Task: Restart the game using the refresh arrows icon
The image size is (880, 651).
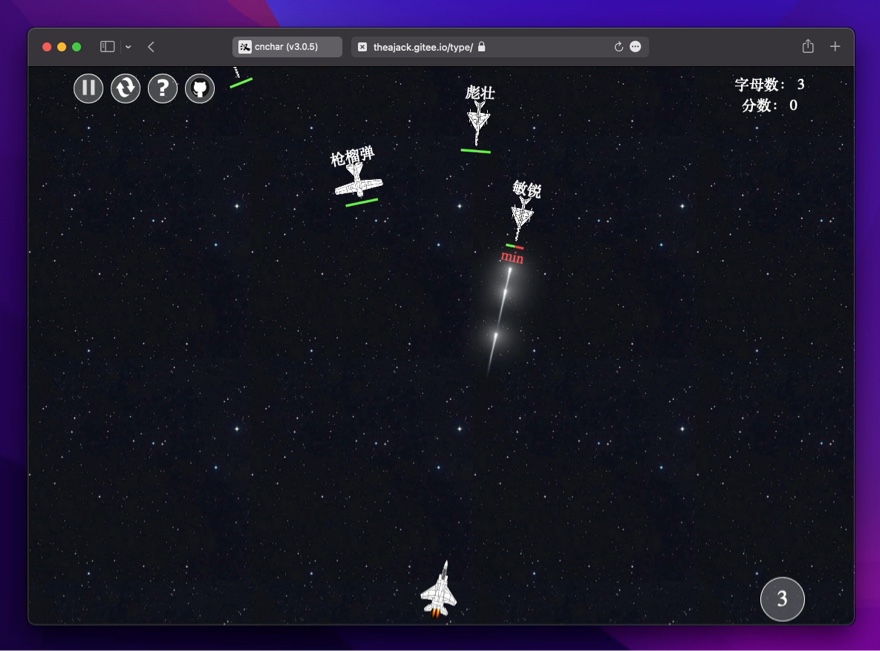Action: coord(125,88)
